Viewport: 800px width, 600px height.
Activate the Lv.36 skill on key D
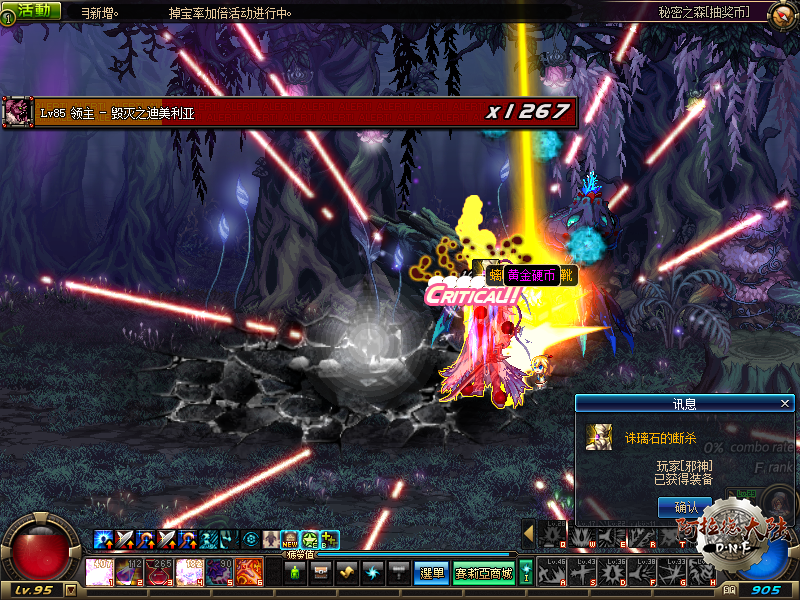(610, 572)
